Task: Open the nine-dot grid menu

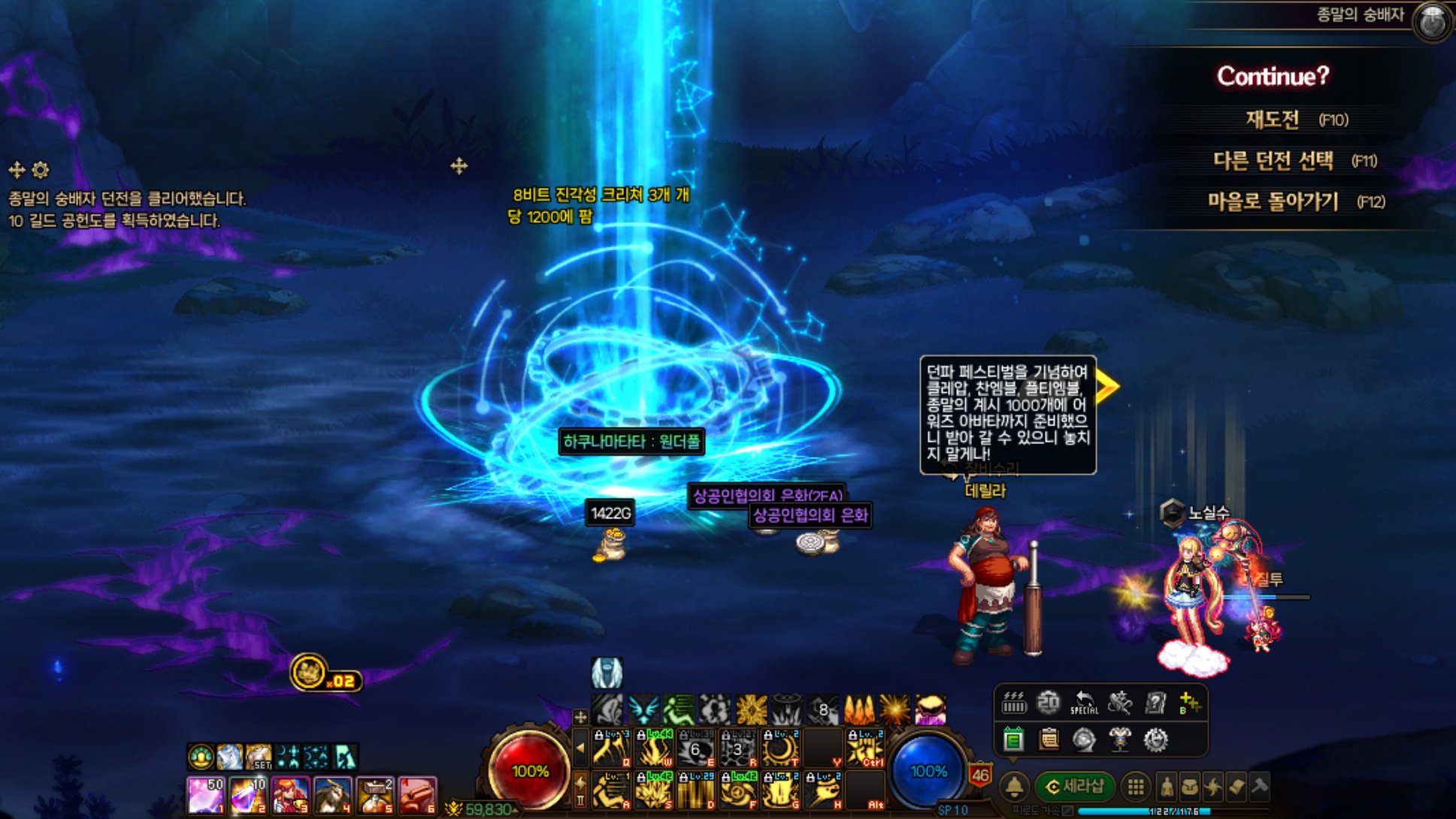Action: point(1136,787)
